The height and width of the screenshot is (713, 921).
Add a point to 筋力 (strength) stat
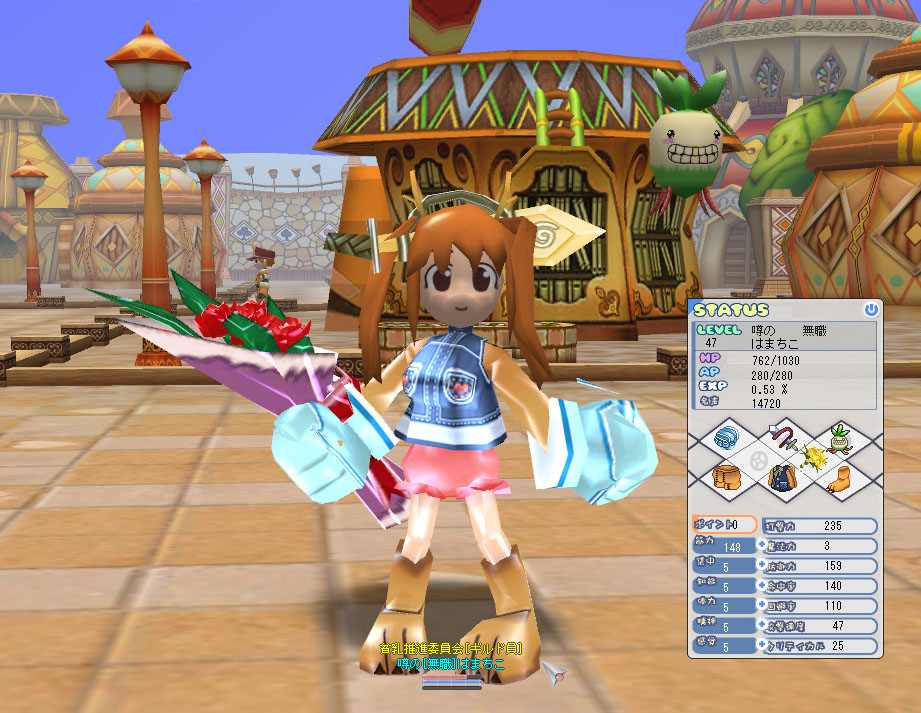(763, 546)
